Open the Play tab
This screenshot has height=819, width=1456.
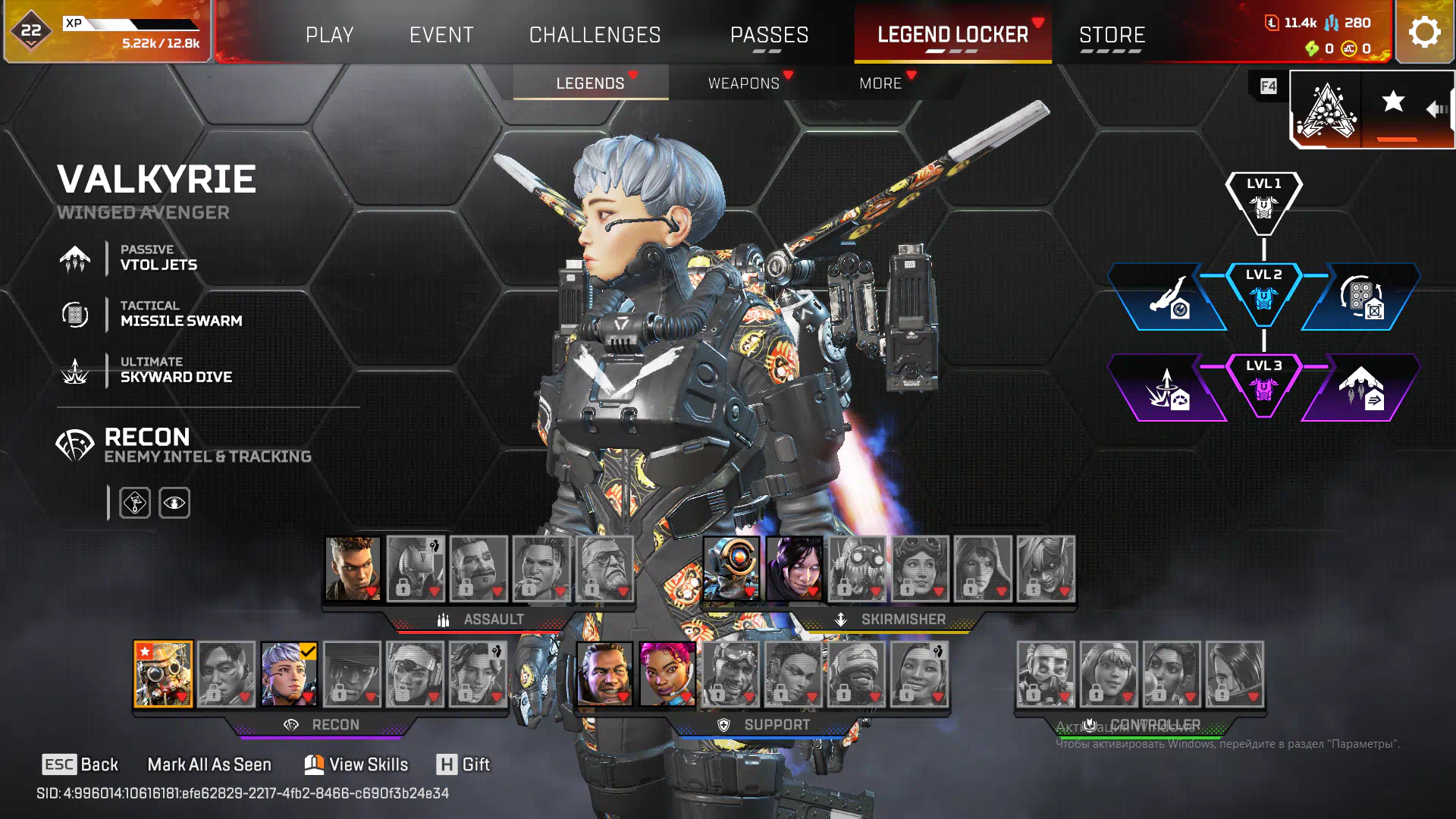coord(329,35)
